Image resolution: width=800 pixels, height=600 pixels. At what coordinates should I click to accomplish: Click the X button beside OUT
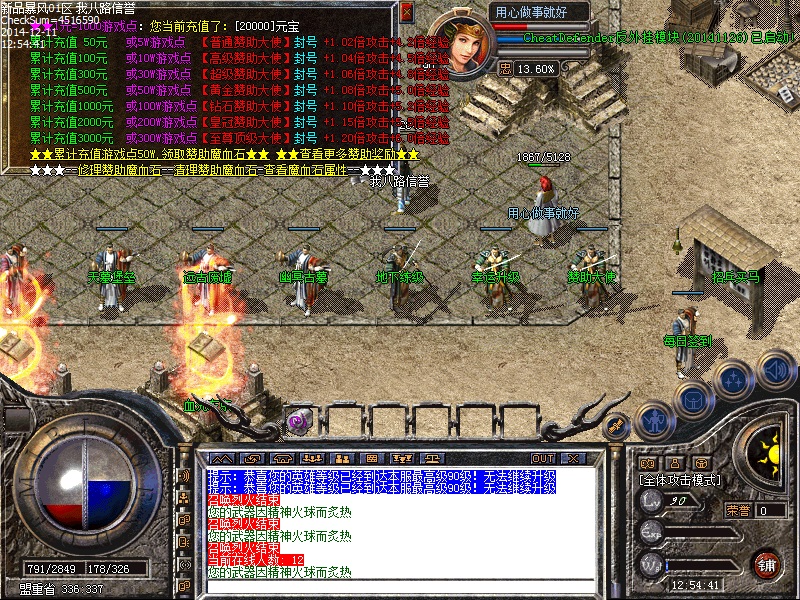(573, 458)
